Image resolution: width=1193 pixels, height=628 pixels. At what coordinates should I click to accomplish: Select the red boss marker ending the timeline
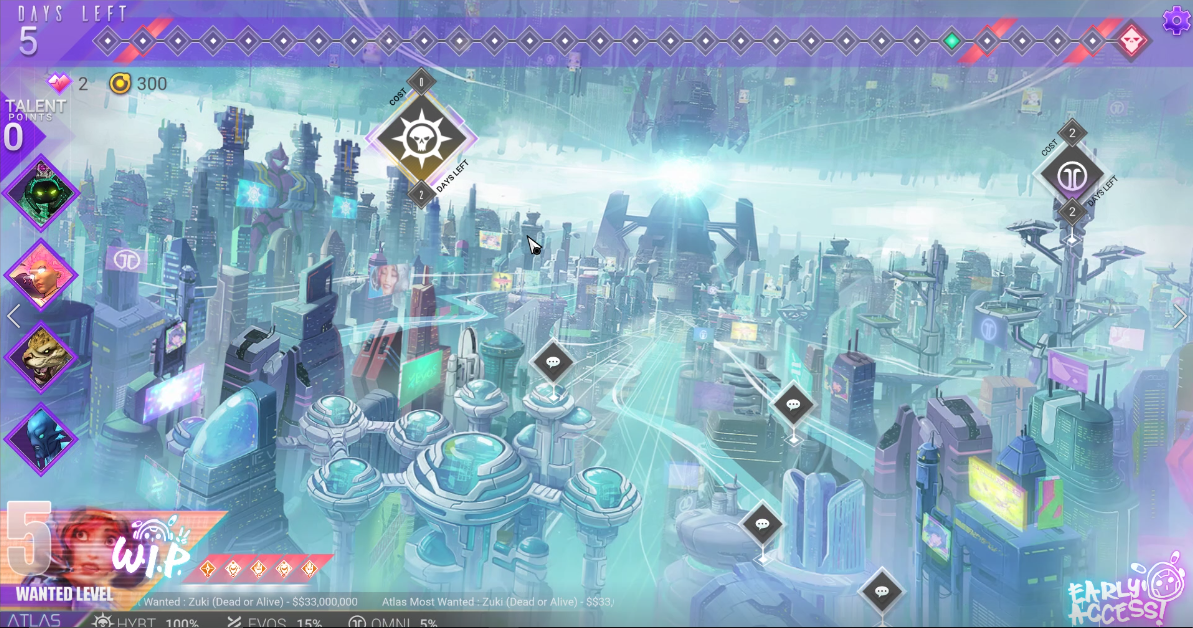pos(1131,41)
